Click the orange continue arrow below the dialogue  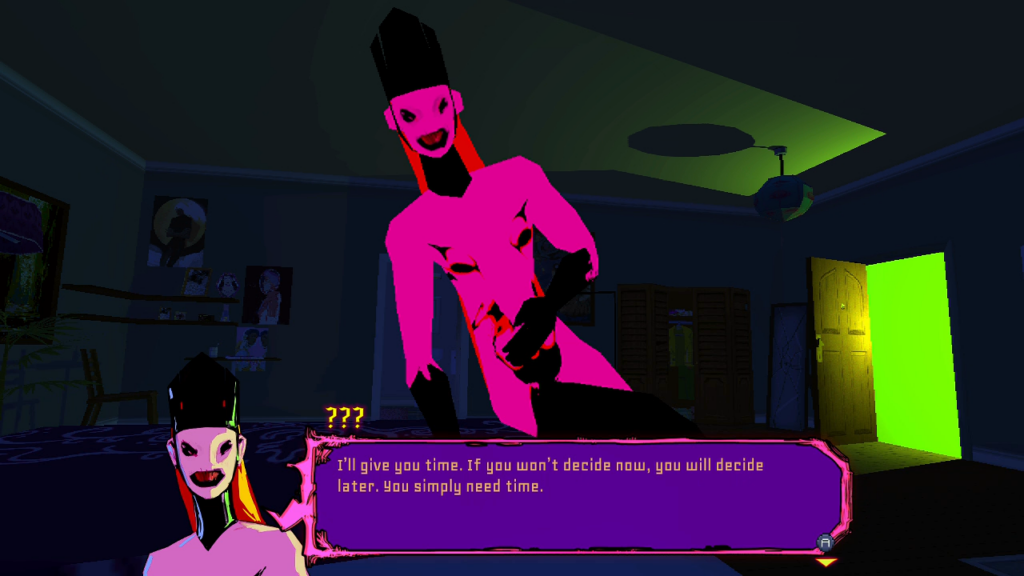(x=826, y=563)
